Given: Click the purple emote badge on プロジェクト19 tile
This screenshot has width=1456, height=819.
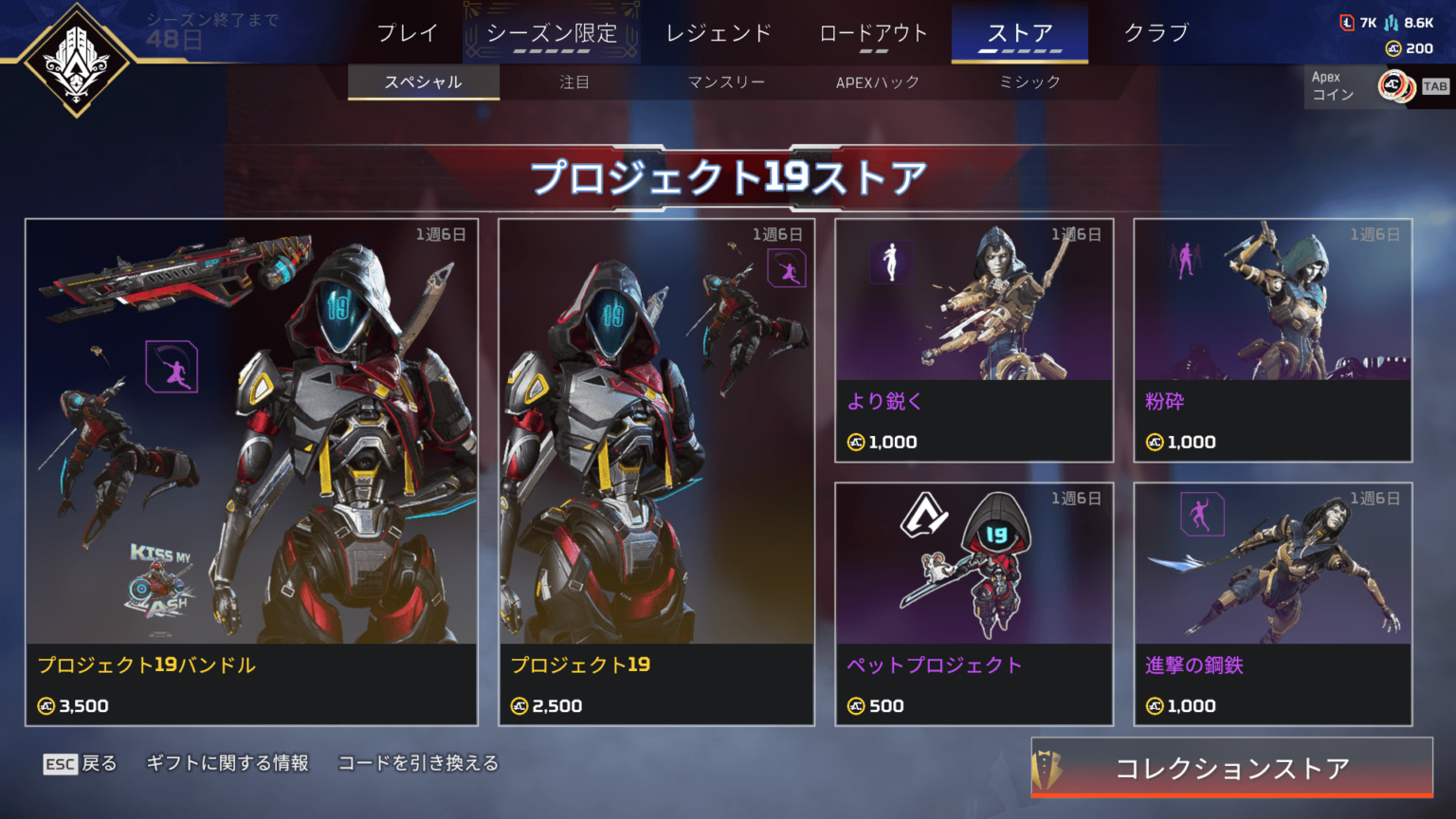Looking at the screenshot, I should (786, 266).
